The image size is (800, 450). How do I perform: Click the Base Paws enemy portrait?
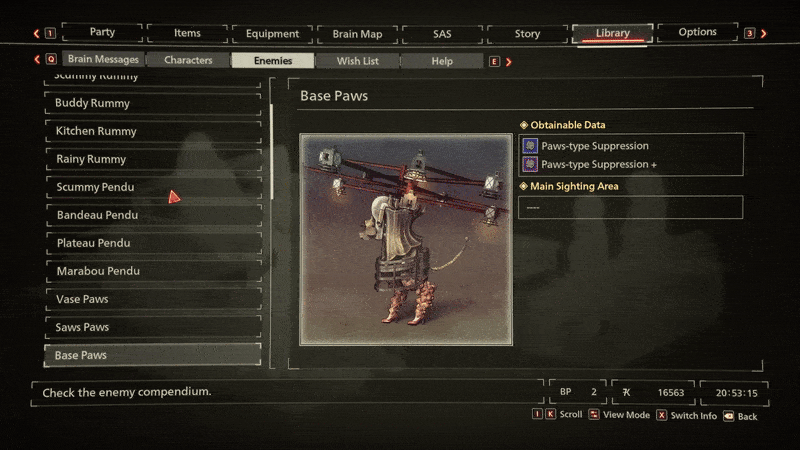(406, 240)
